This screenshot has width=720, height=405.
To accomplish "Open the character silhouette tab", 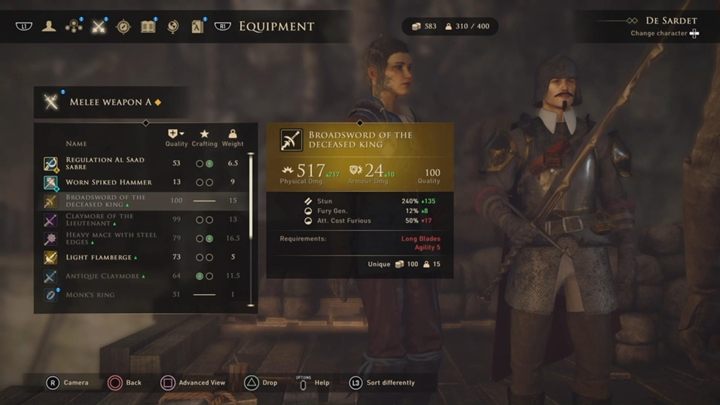I will pyautogui.click(x=48, y=27).
